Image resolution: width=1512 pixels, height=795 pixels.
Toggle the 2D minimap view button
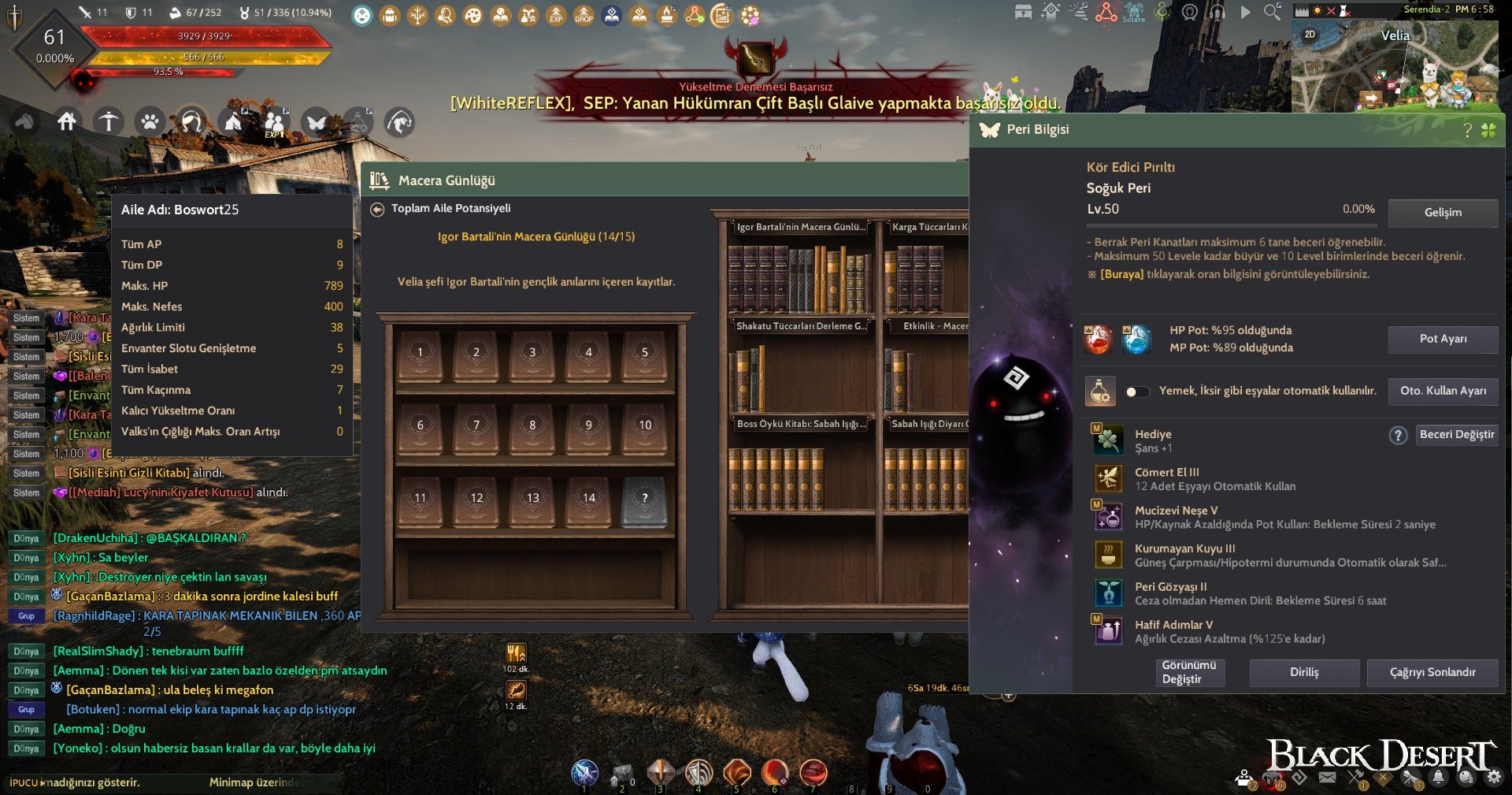tap(1310, 35)
